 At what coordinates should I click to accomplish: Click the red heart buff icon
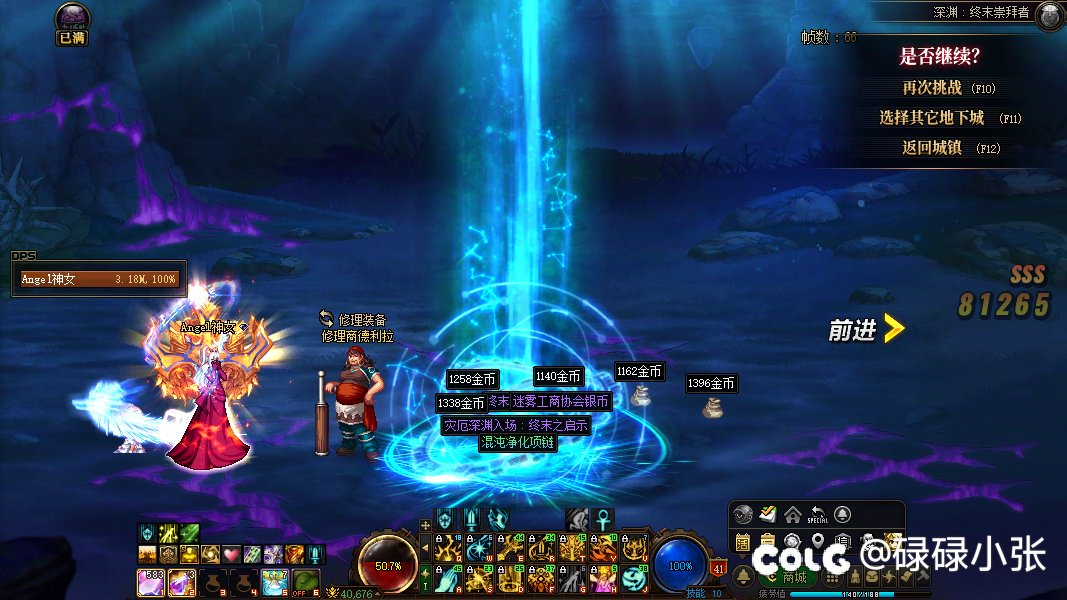[231, 554]
